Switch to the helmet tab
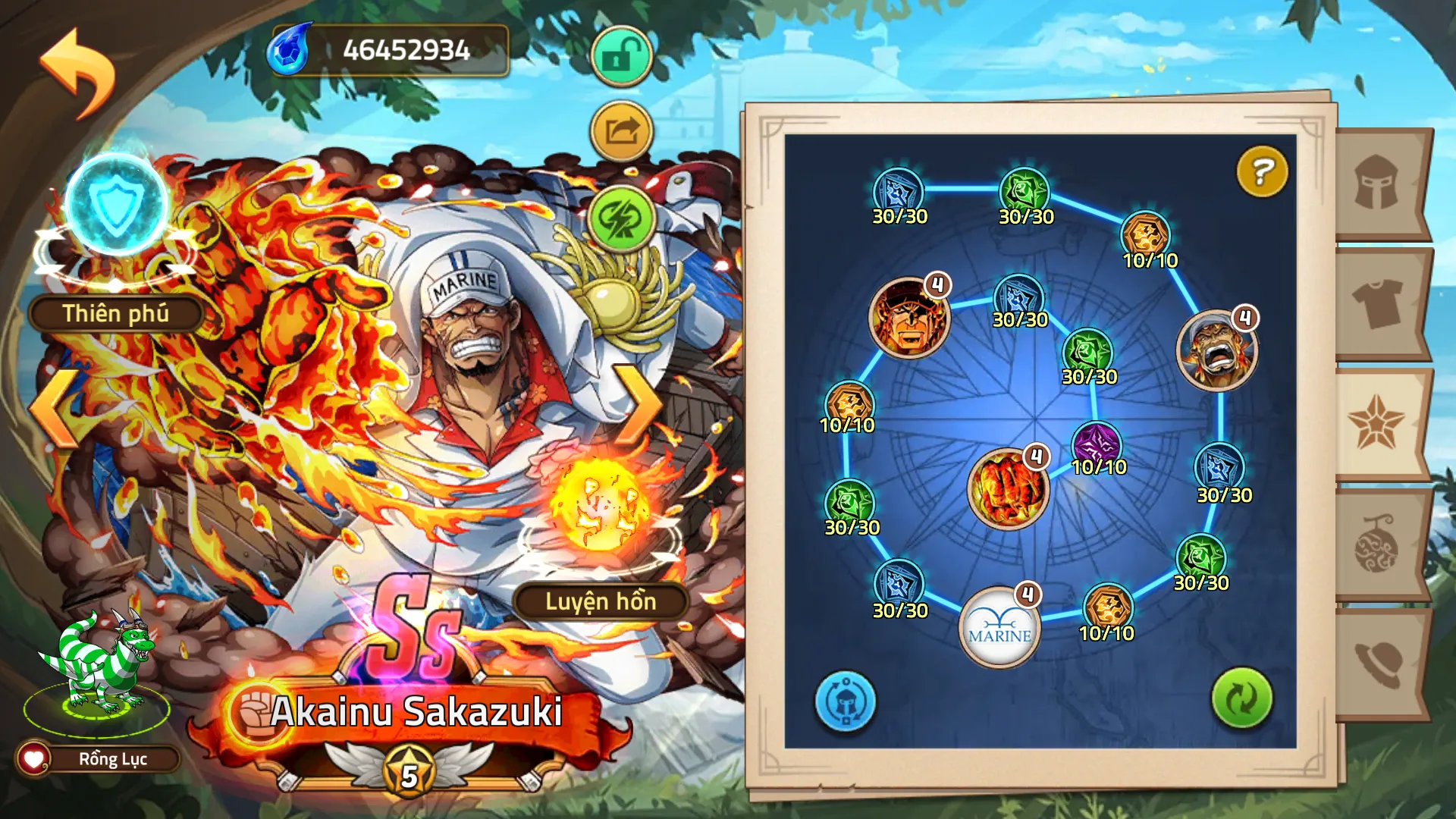The width and height of the screenshot is (1456, 819). pos(1378,183)
